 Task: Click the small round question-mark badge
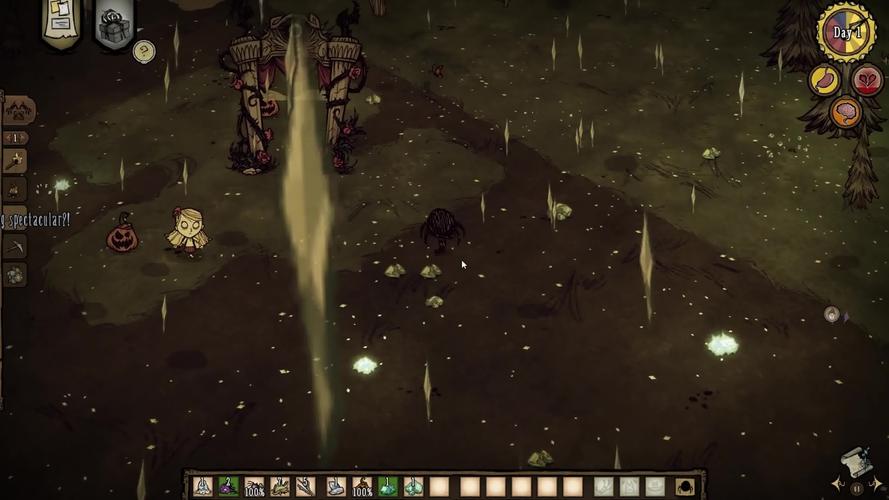tap(144, 50)
